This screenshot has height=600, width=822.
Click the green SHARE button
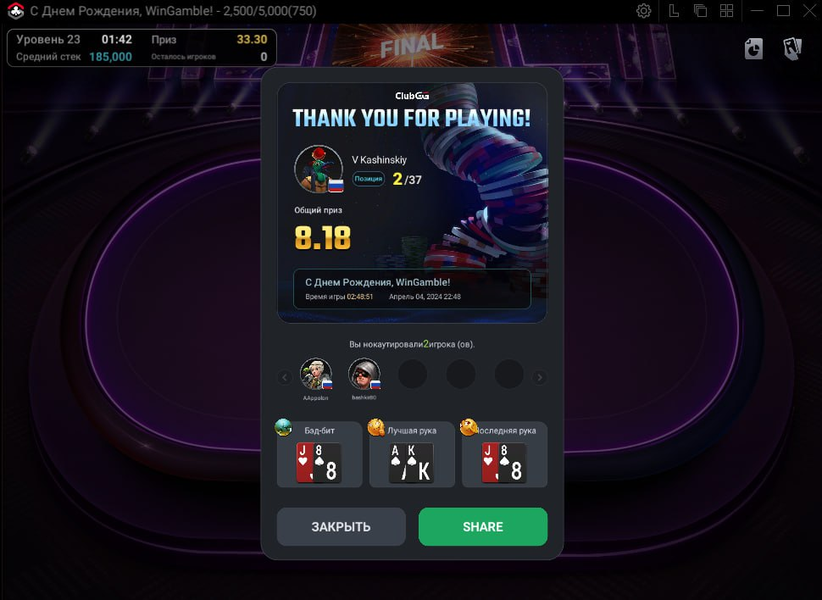click(483, 527)
